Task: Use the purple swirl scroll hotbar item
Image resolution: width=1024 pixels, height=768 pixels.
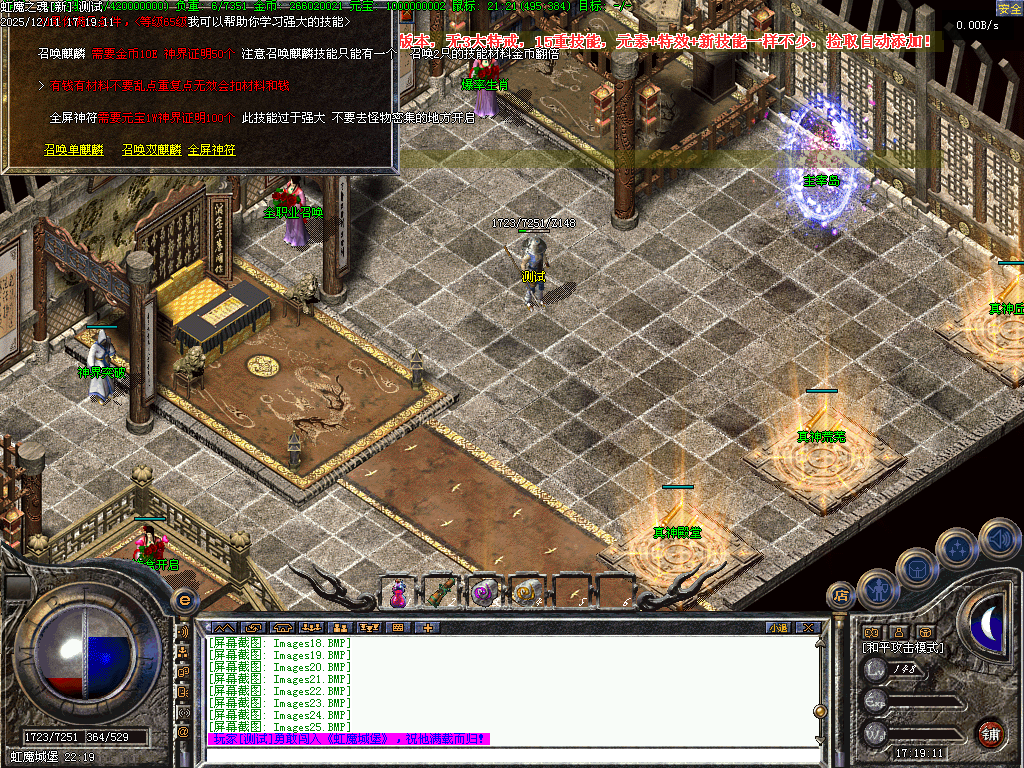Action: tap(484, 592)
